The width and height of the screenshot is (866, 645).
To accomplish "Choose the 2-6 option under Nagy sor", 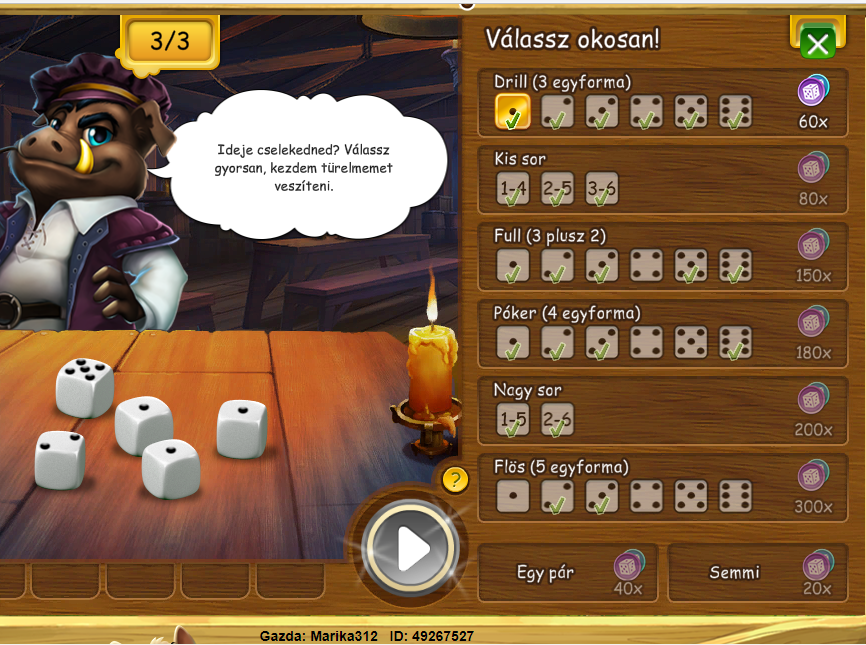I will 557,420.
